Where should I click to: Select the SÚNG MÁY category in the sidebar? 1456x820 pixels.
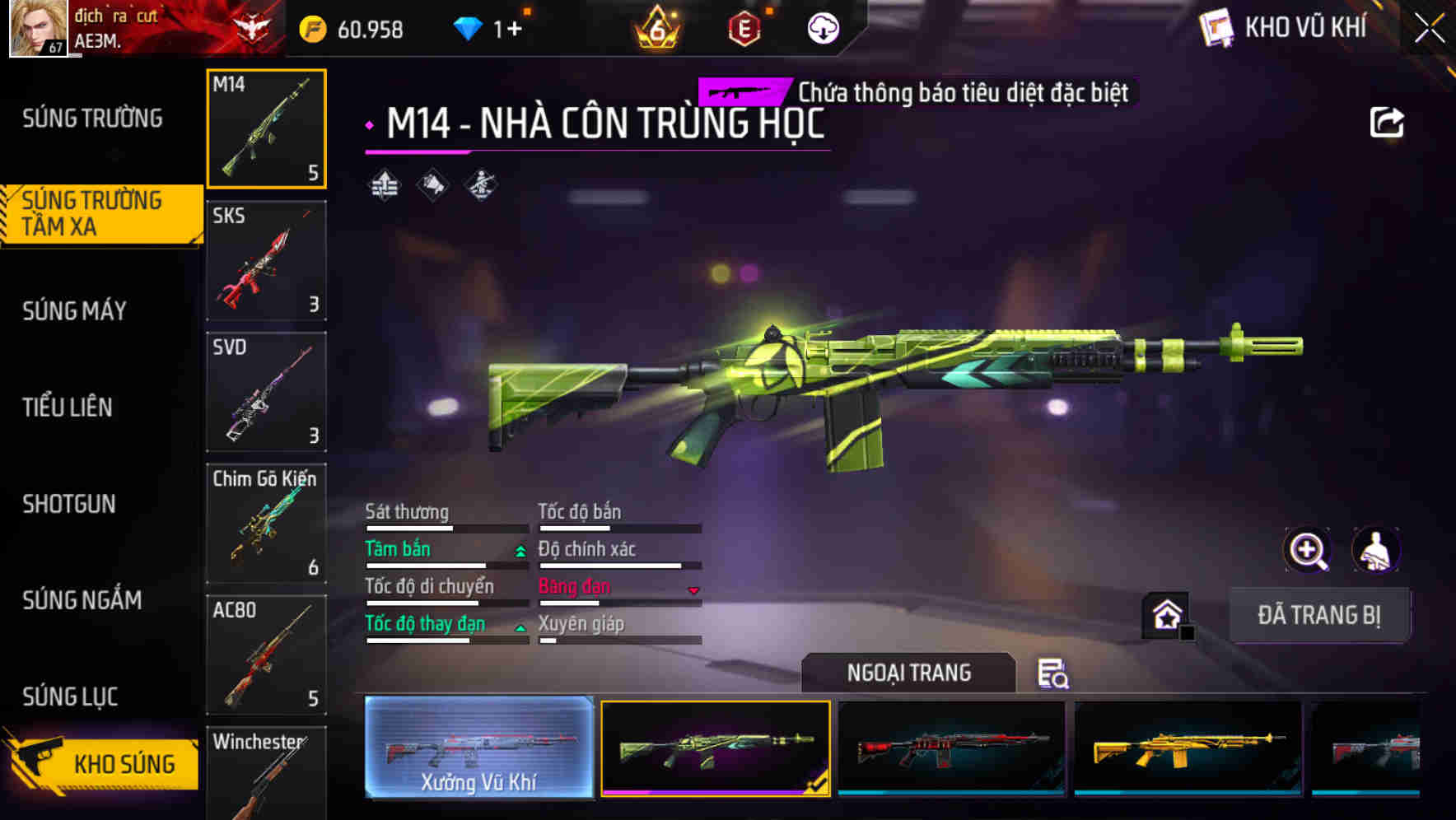(x=74, y=310)
